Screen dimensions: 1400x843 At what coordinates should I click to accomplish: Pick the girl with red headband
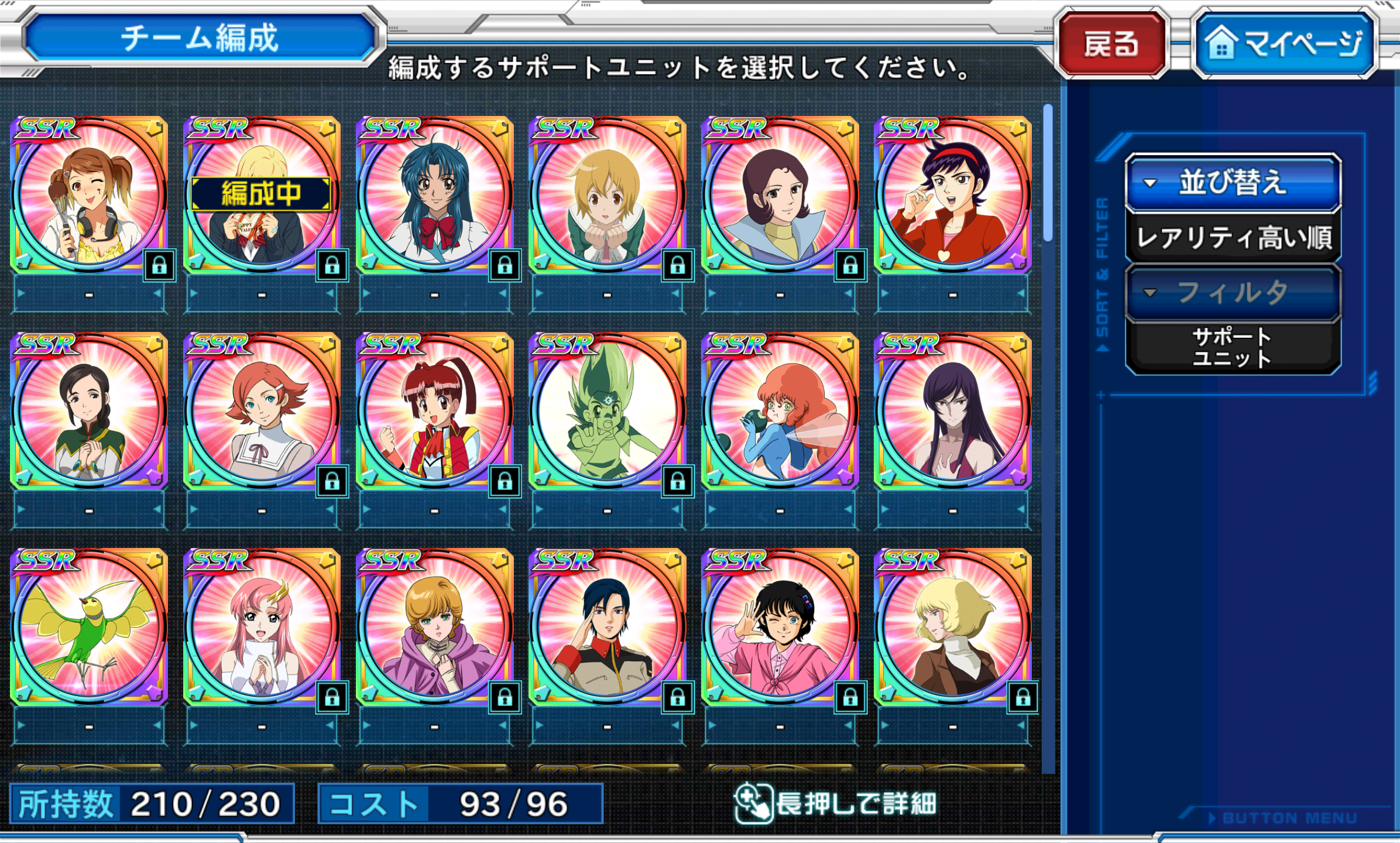point(952,195)
